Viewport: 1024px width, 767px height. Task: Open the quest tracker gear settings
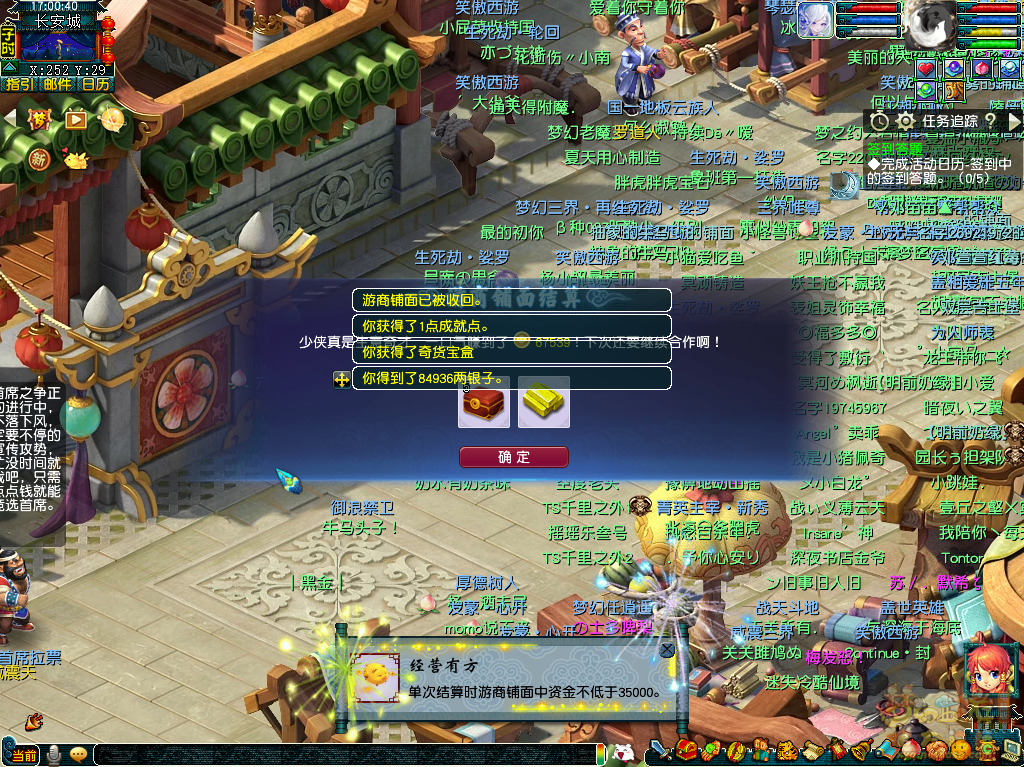(906, 121)
